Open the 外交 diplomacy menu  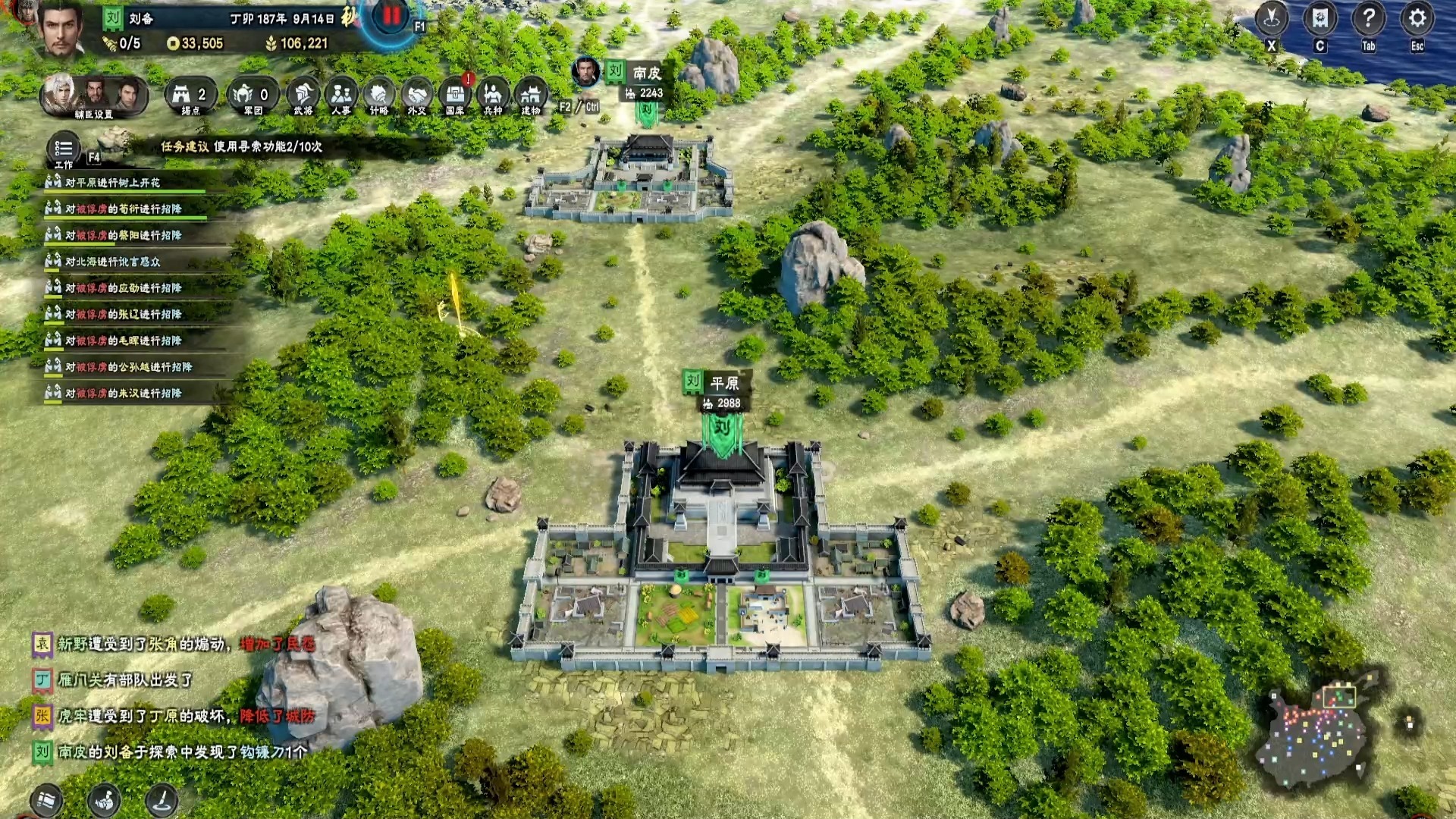click(x=416, y=96)
